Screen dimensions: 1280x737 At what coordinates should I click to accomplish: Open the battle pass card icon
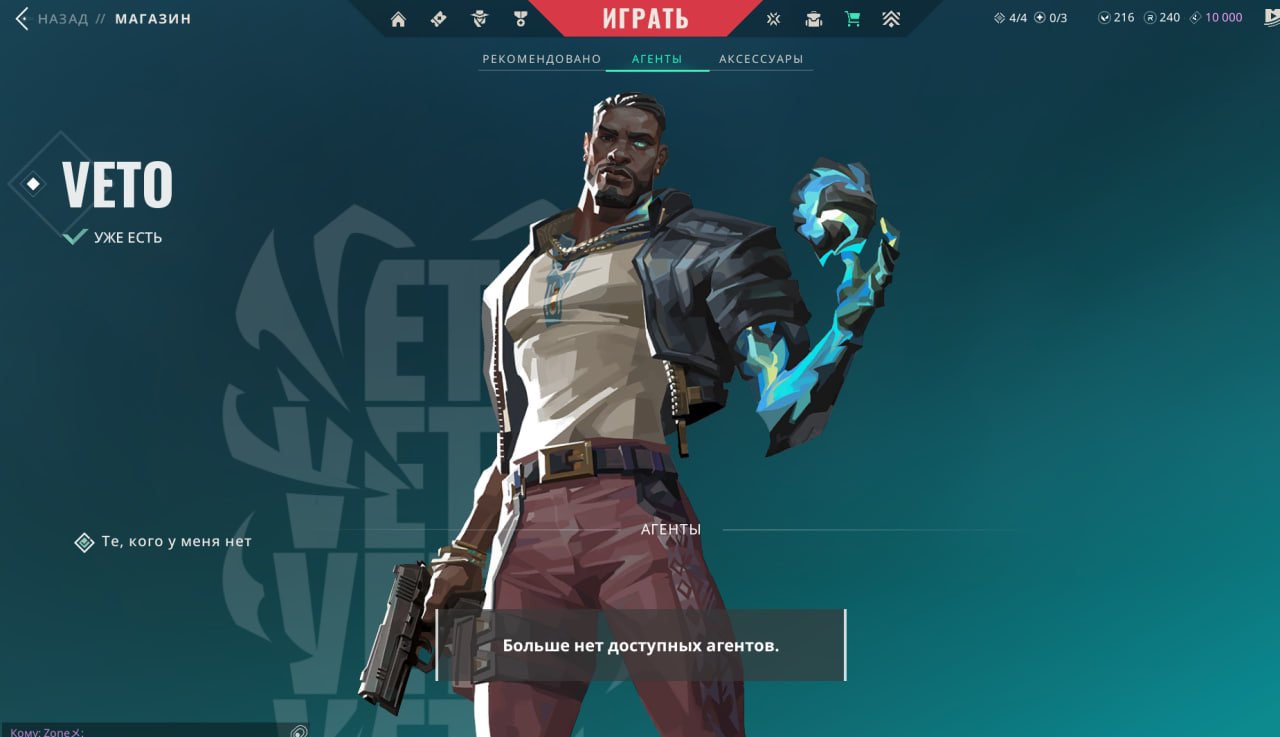pos(437,18)
